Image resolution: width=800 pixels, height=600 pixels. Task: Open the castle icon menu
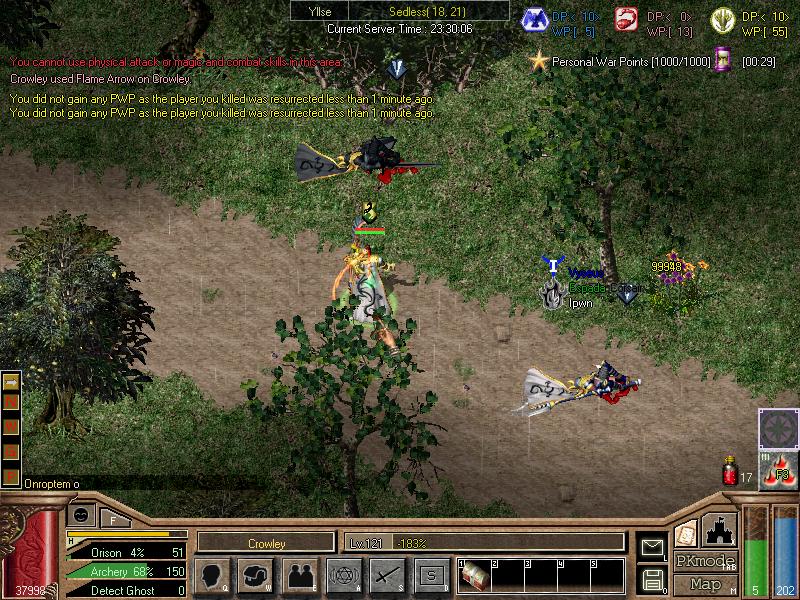(x=720, y=529)
